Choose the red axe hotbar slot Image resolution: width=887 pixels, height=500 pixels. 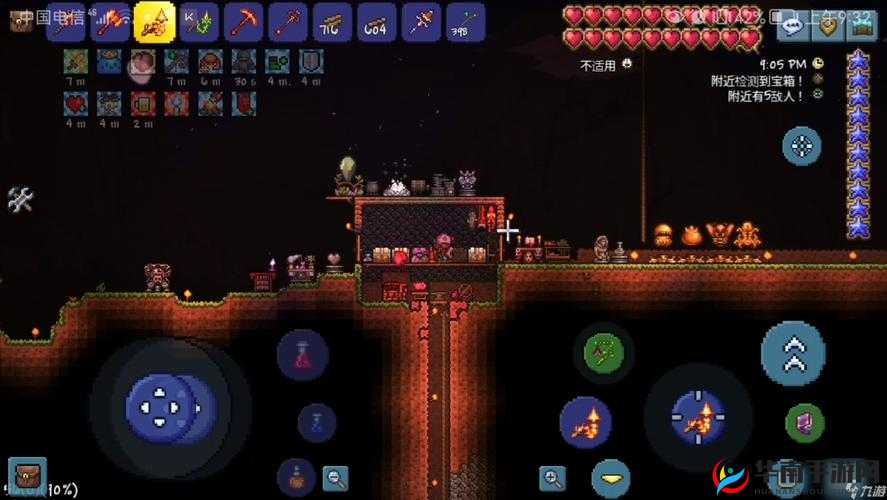click(x=109, y=21)
